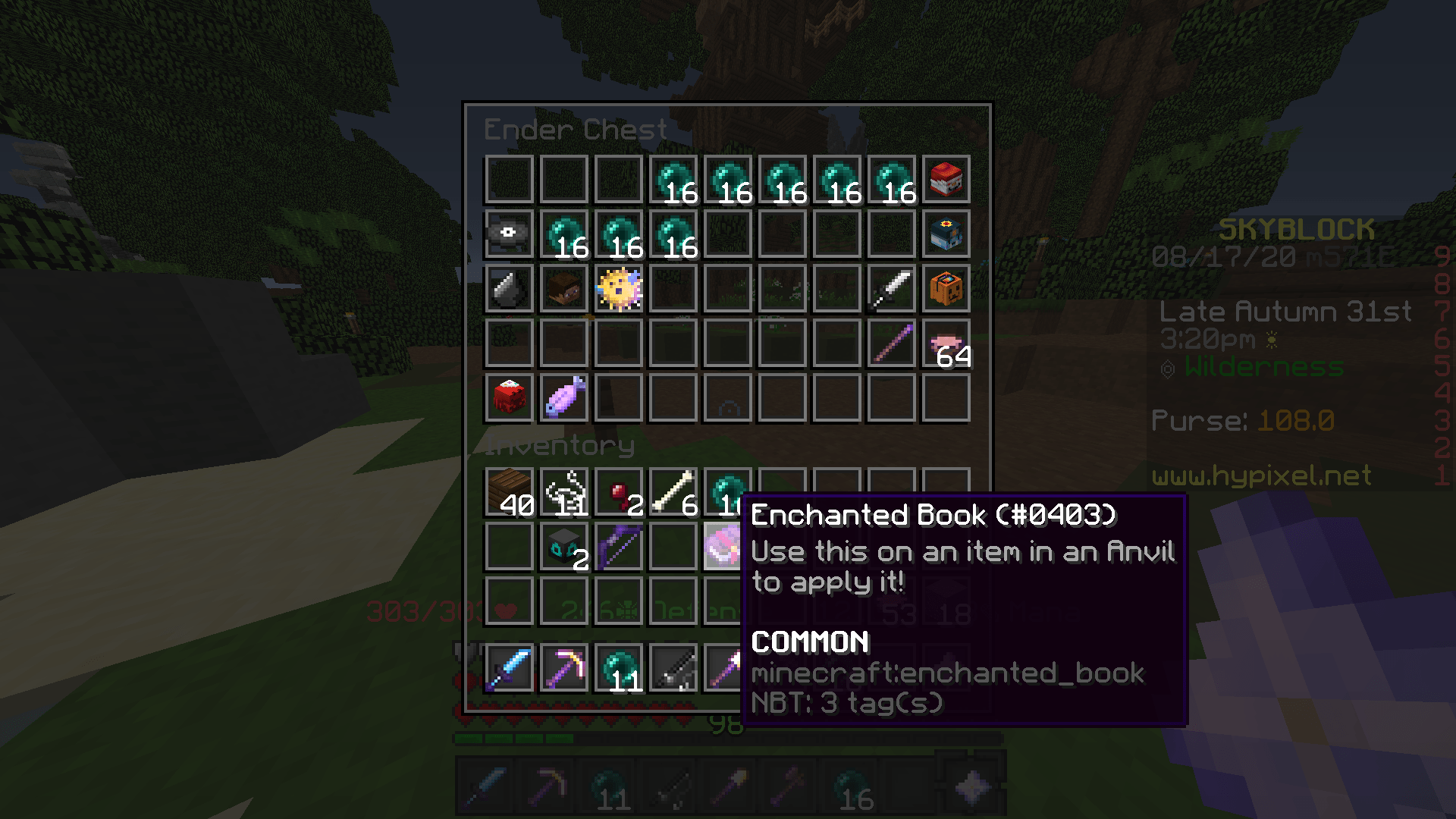1456x819 pixels.
Task: Take the 11 ender pearls from hotbar
Action: 618,668
